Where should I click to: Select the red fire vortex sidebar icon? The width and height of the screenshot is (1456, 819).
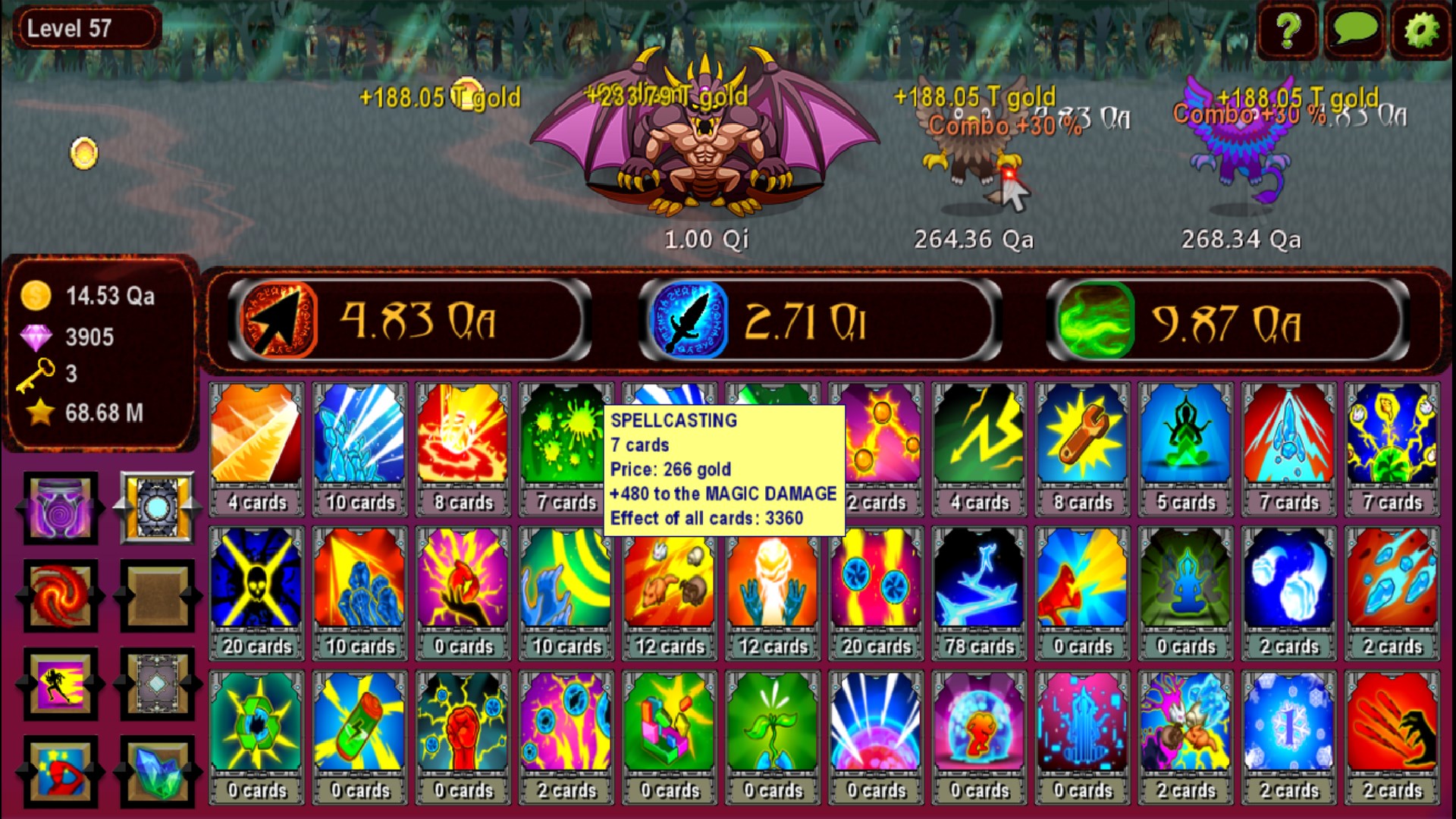[59, 598]
